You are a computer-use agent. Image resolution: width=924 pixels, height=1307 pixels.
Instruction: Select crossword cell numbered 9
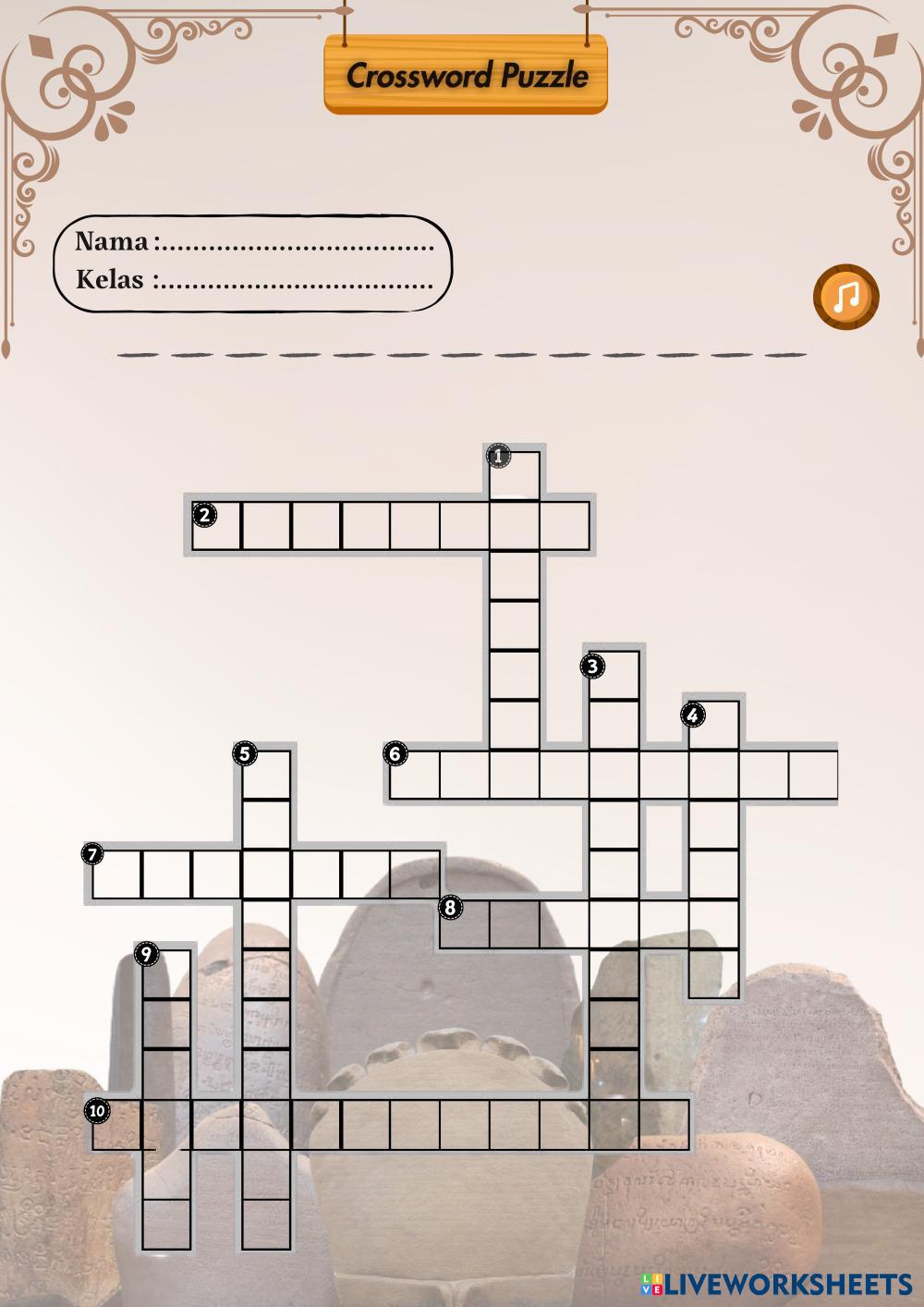[167, 974]
